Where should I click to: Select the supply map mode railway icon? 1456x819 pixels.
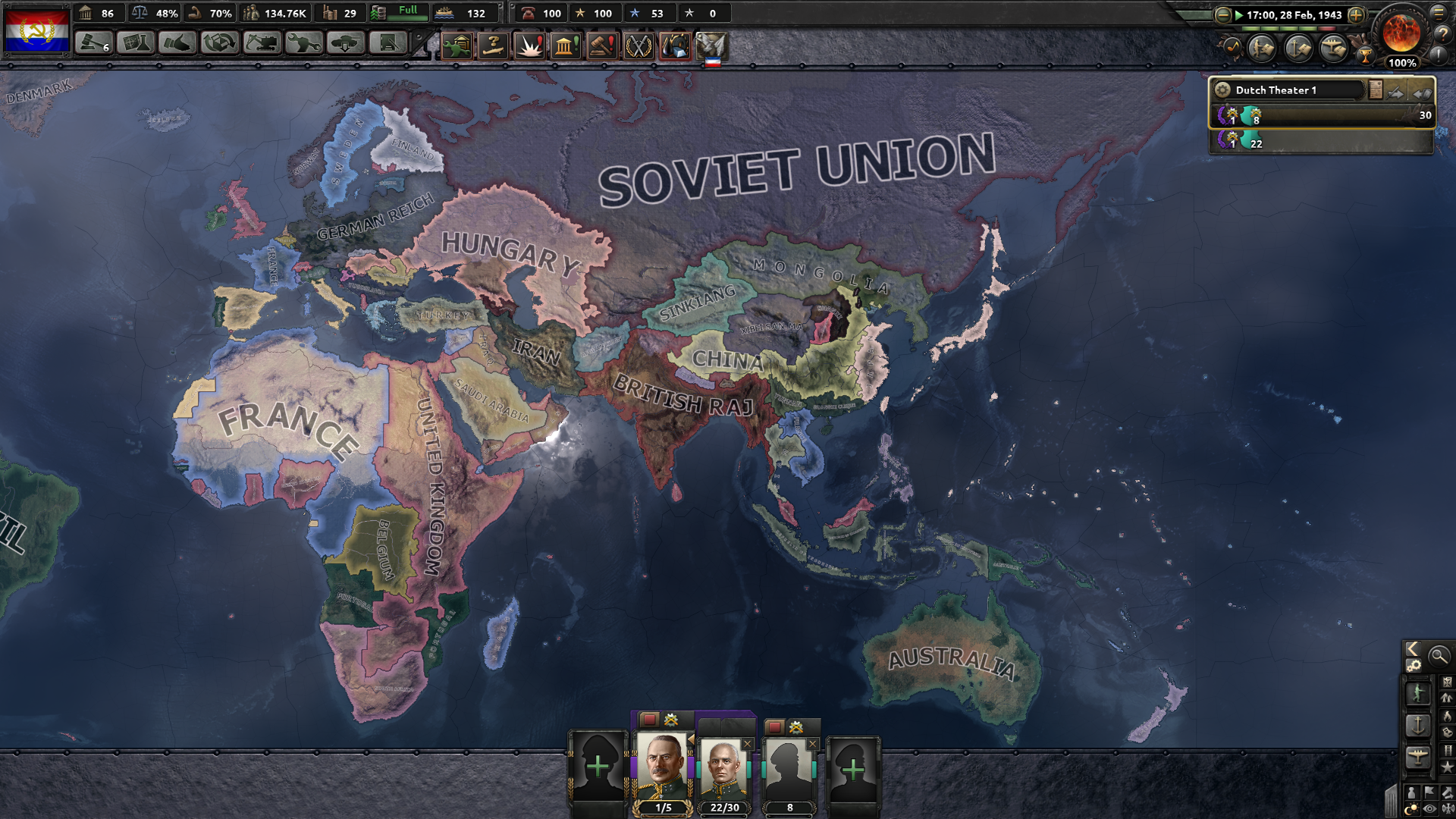coord(1448,749)
